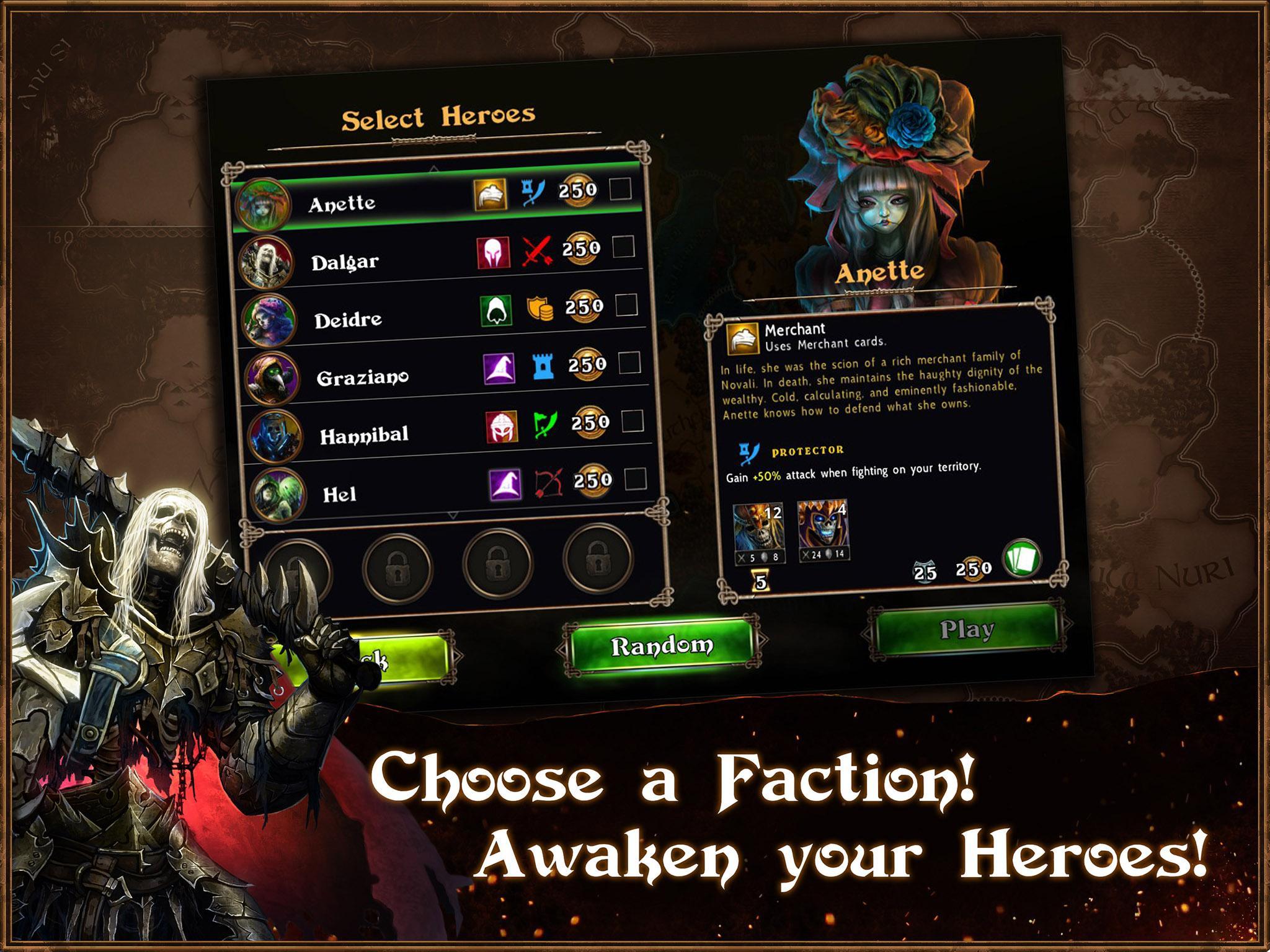Choose Hannibal from the list
This screenshot has width=1270, height=952.
coord(364,435)
